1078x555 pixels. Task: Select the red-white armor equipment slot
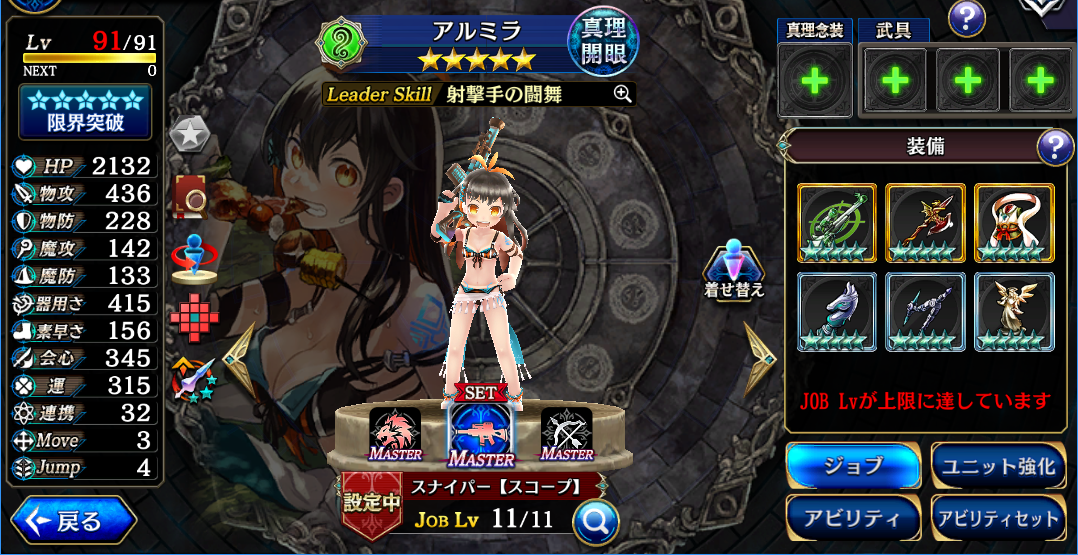click(x=1014, y=223)
